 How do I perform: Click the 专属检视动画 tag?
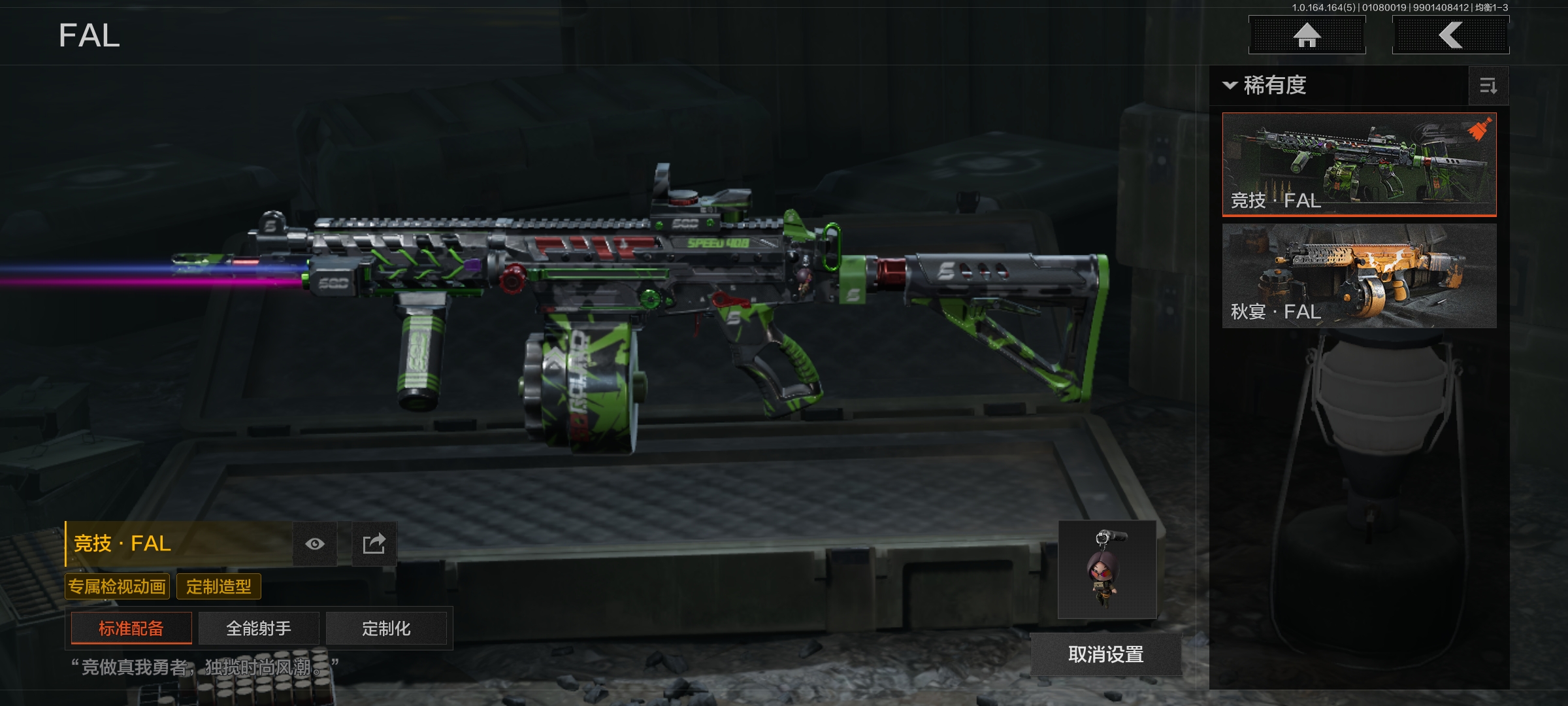coord(118,586)
